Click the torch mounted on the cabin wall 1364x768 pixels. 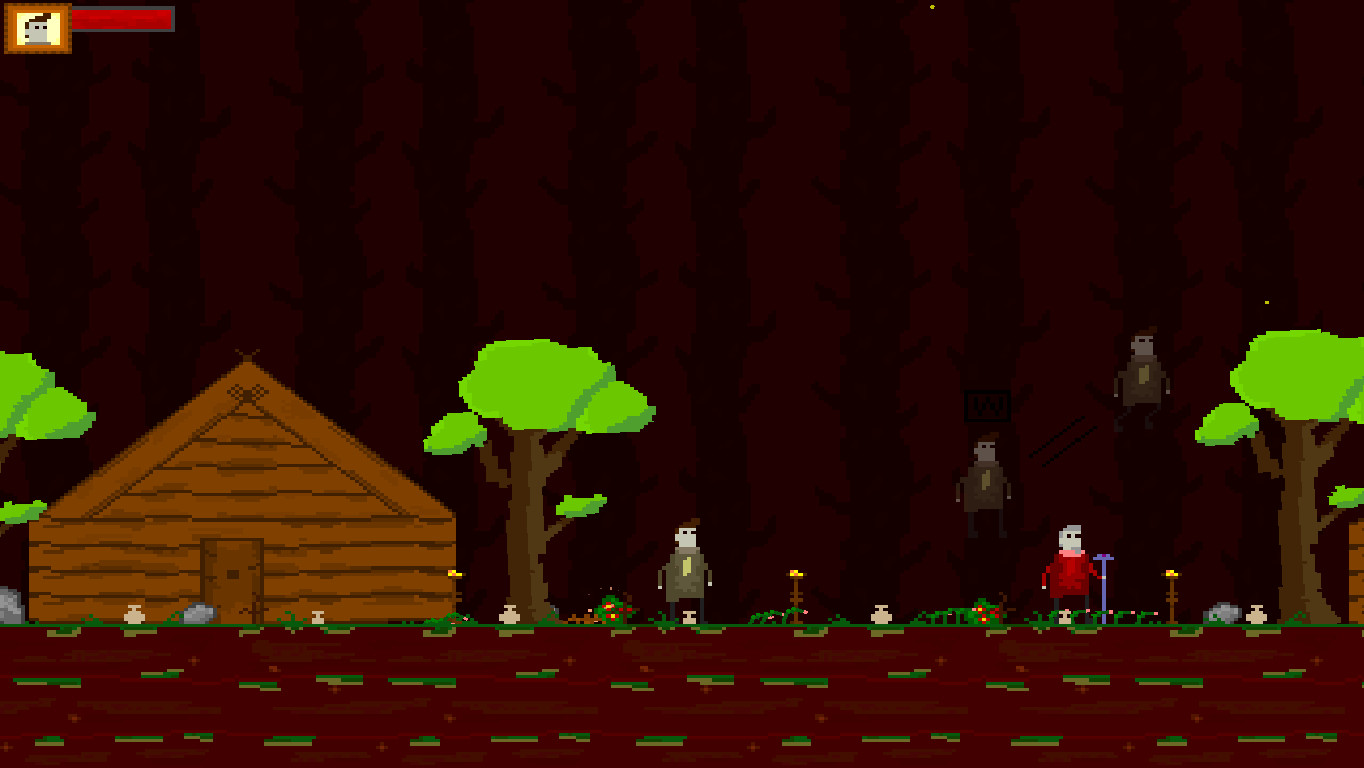(455, 575)
